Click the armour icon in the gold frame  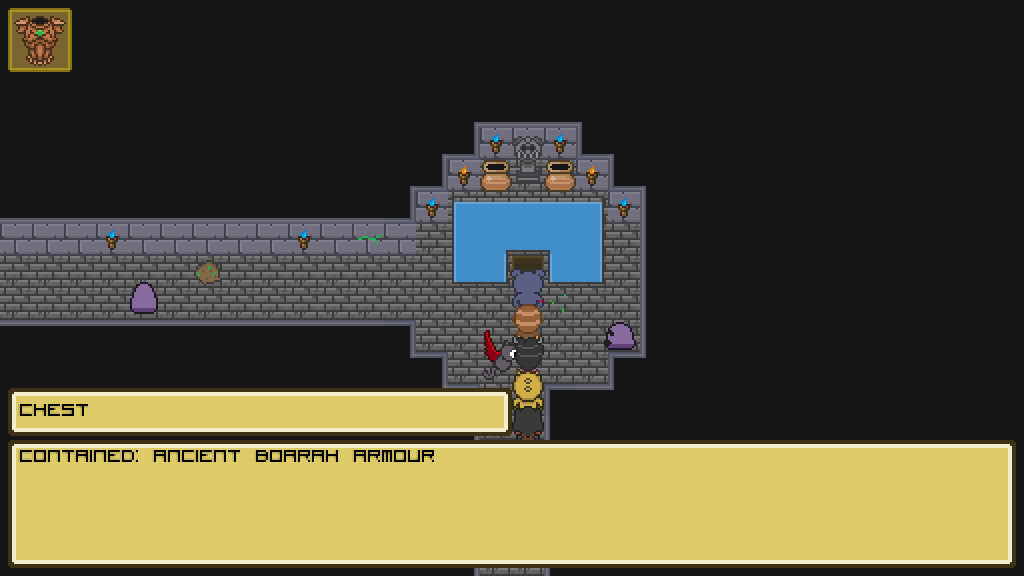[40, 40]
